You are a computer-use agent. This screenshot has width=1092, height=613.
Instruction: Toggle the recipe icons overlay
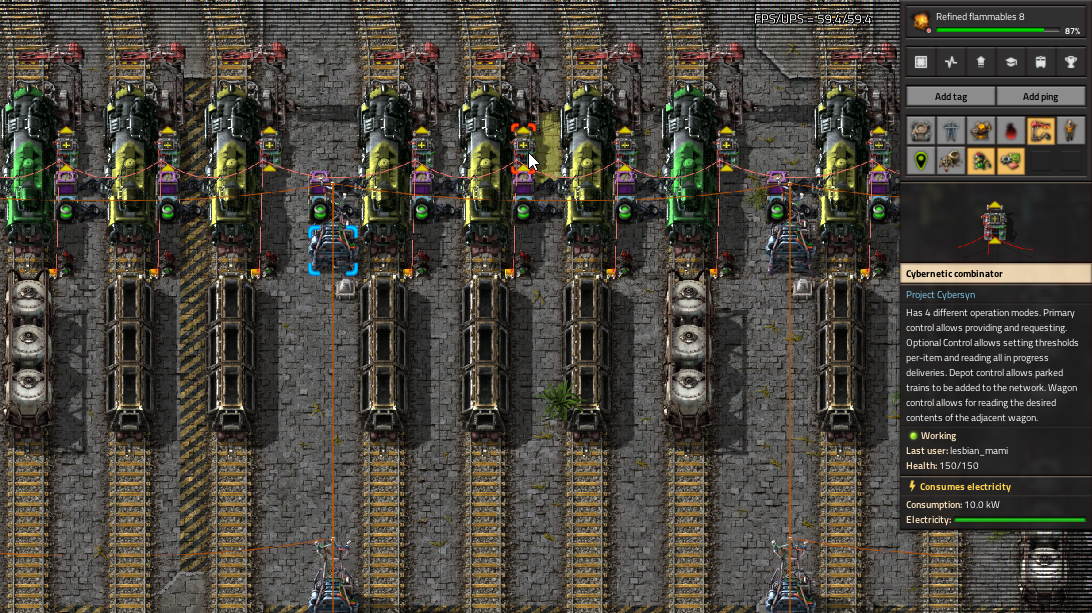1011,160
